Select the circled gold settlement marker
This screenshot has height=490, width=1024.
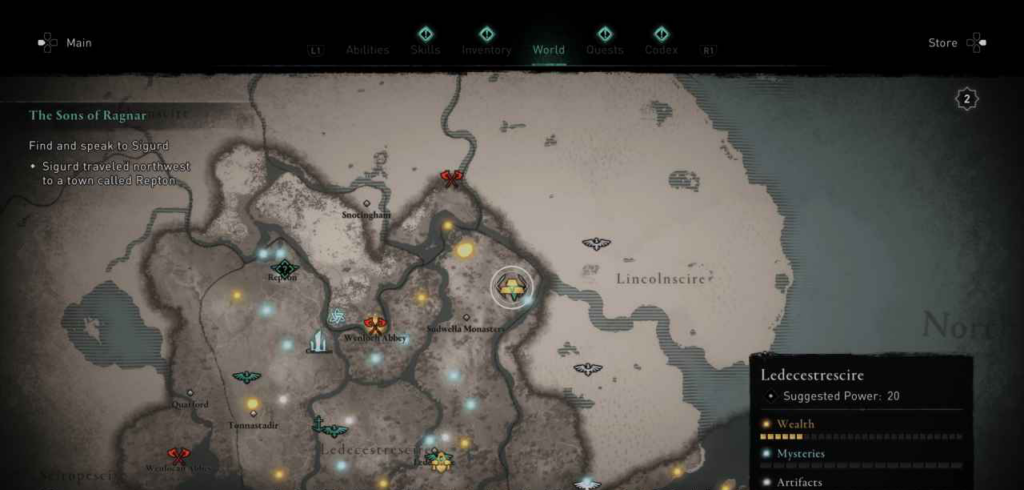pyautogui.click(x=511, y=287)
